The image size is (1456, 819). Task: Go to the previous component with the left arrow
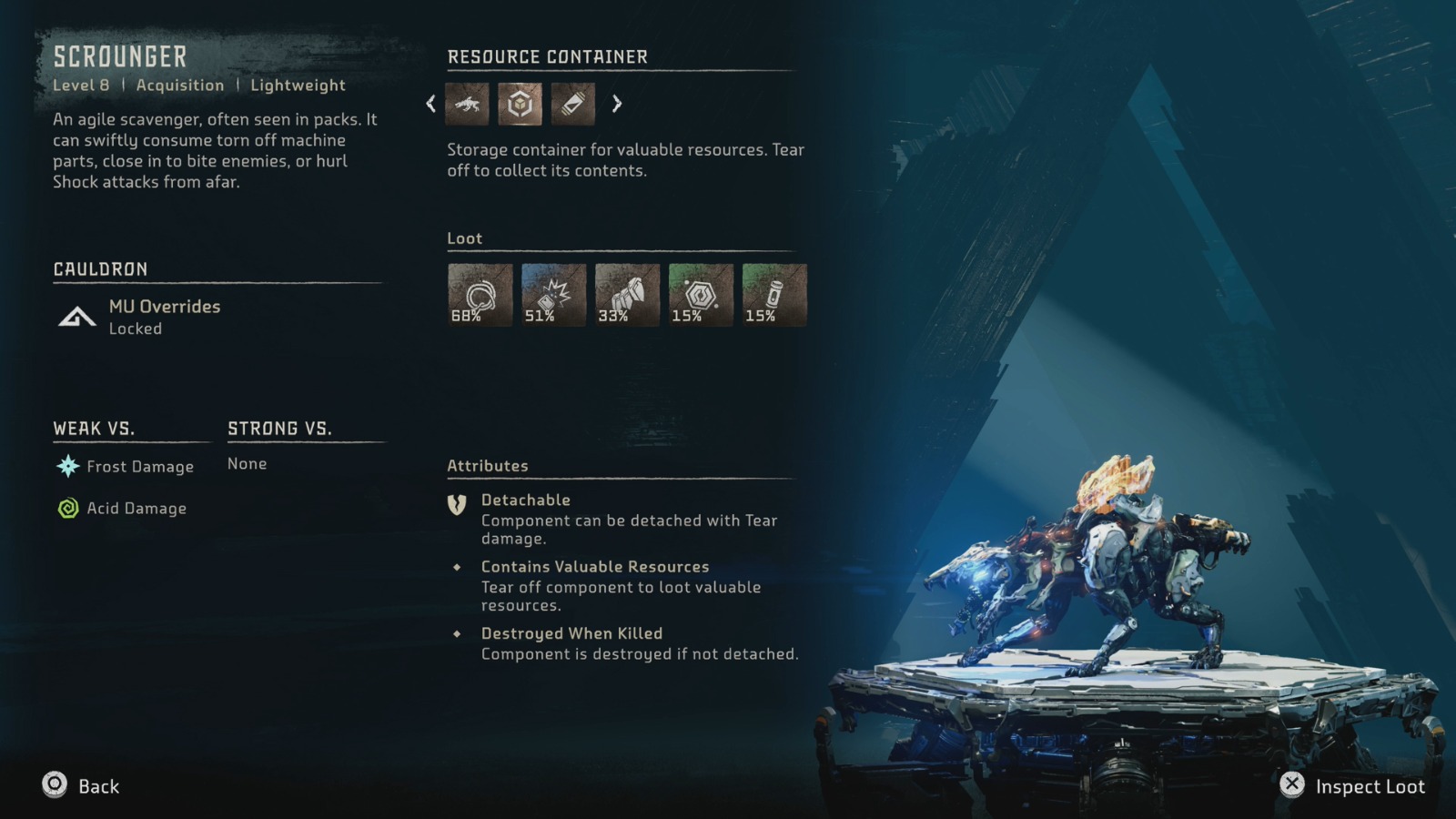431,104
